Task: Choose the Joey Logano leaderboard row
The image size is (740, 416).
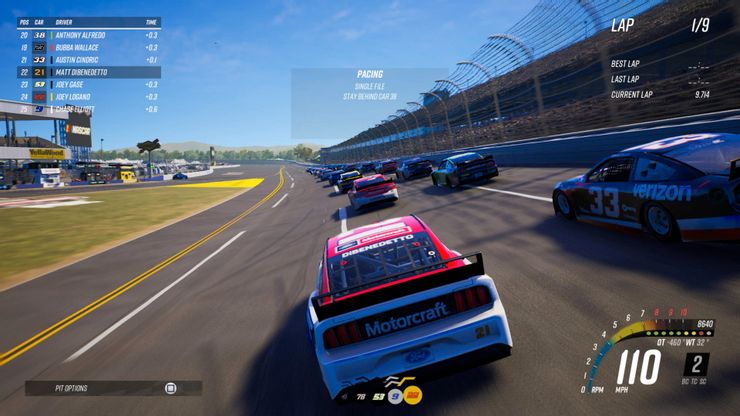Action: pyautogui.click(x=88, y=97)
